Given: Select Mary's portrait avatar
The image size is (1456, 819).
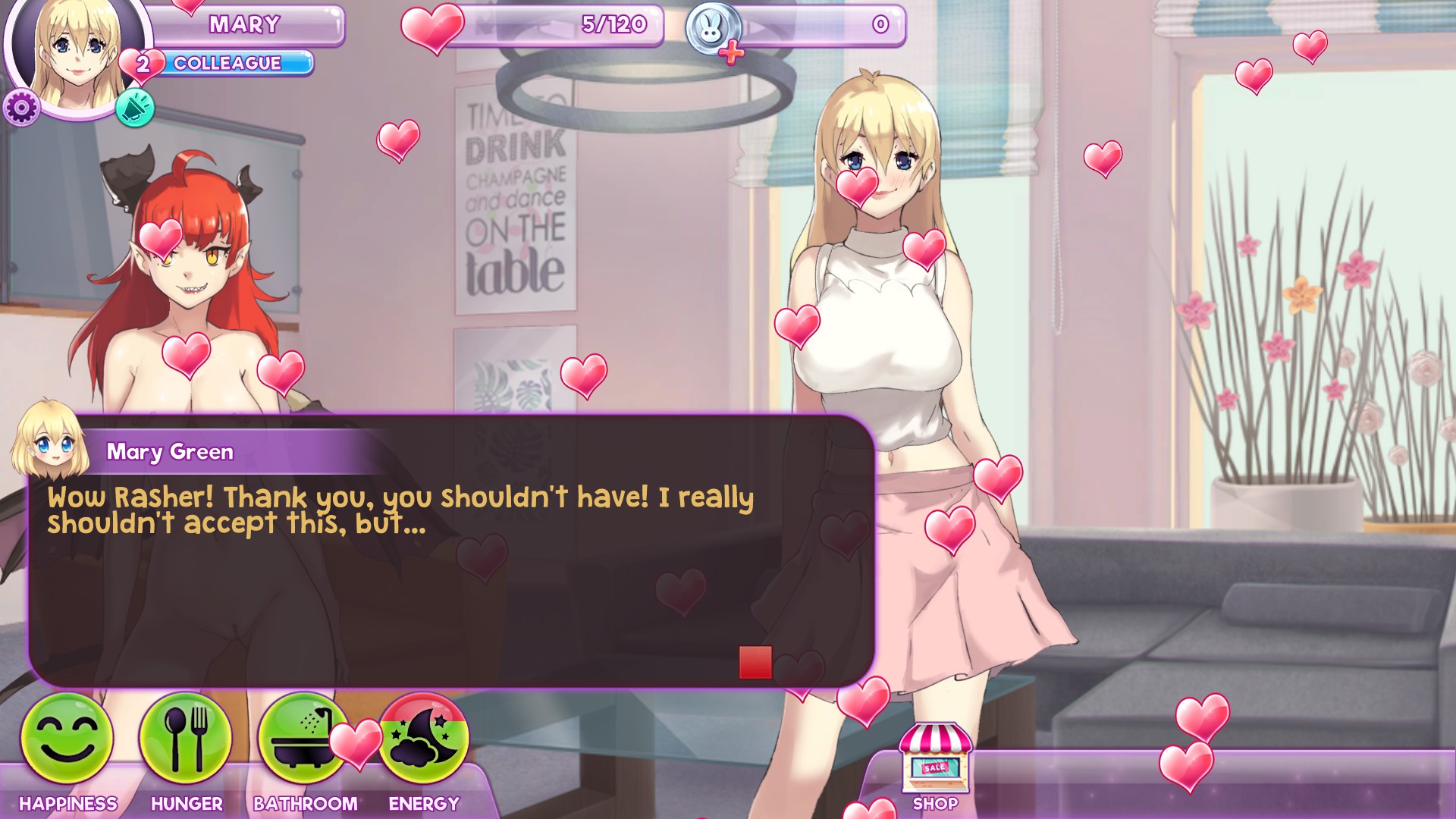Looking at the screenshot, I should click(x=77, y=53).
